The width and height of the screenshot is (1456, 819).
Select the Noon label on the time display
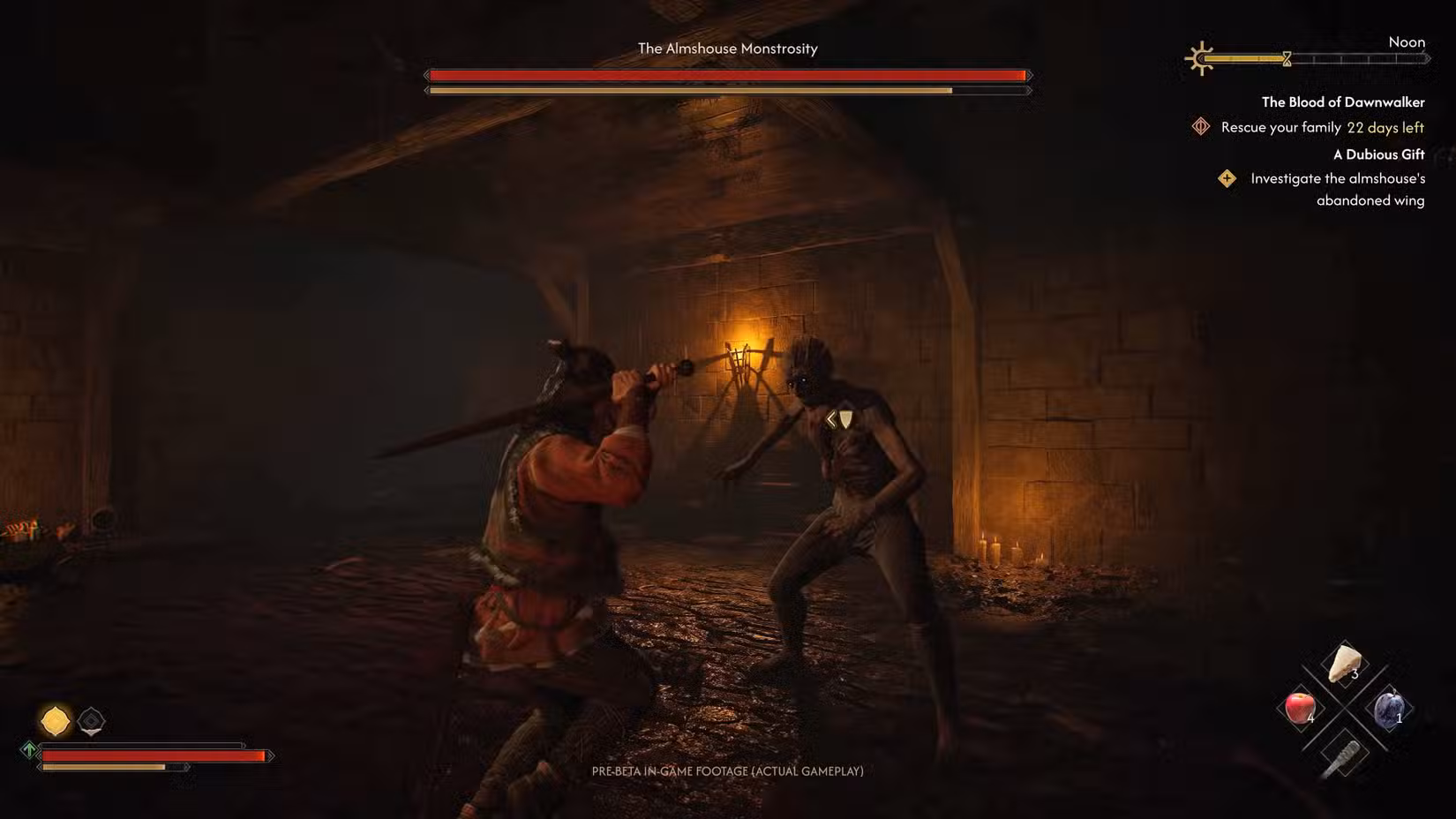(1407, 41)
